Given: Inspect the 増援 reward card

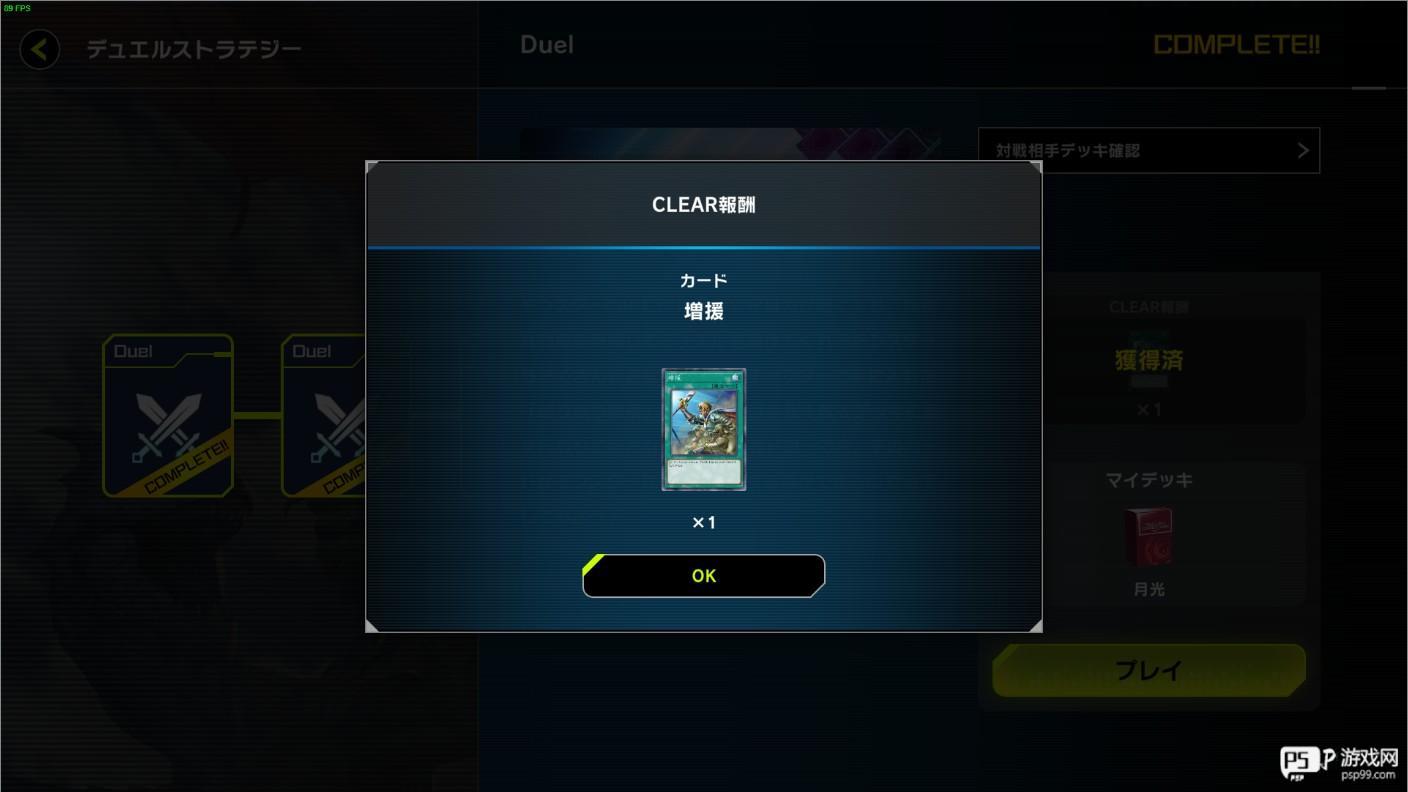Looking at the screenshot, I should (x=704, y=429).
